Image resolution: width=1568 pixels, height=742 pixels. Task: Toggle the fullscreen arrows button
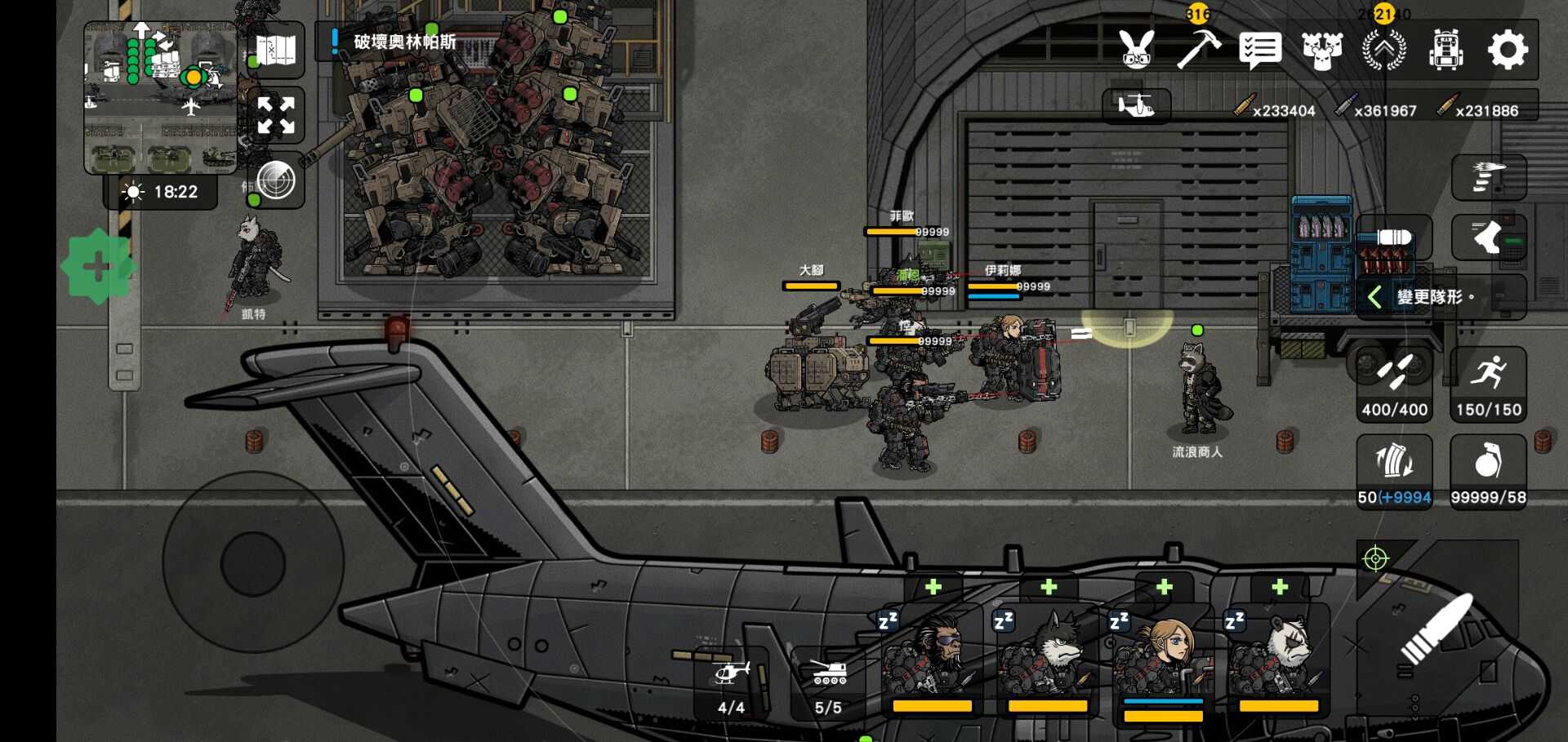pos(276,115)
